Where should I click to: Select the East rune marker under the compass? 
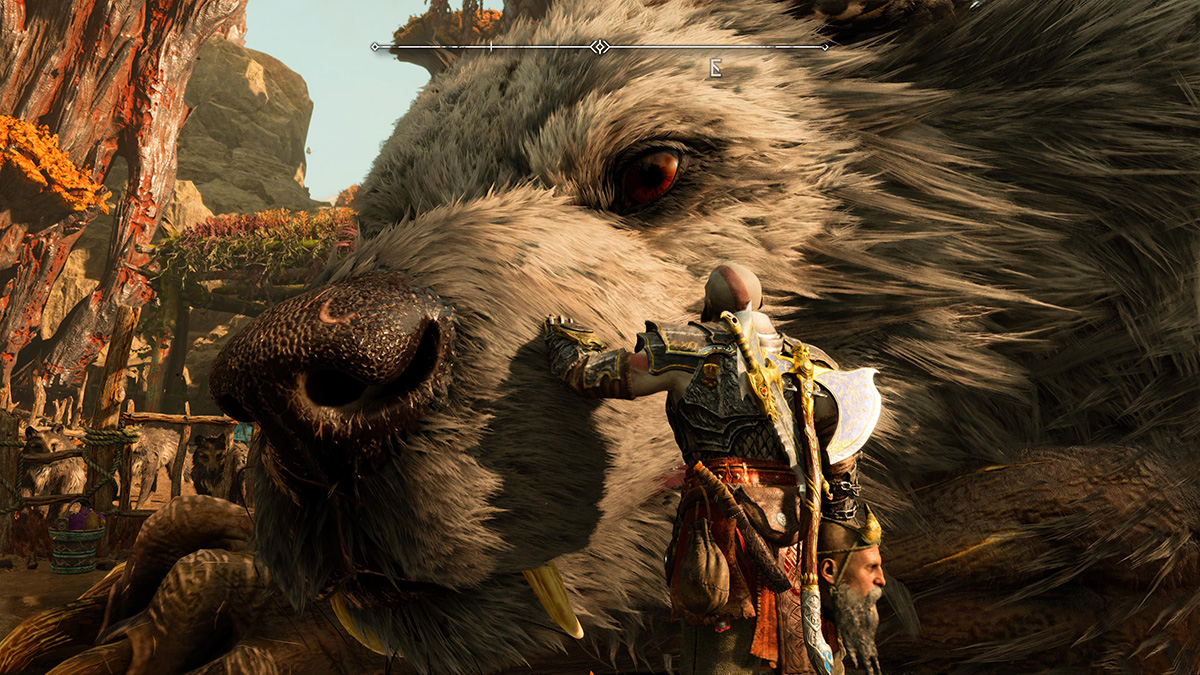(715, 67)
